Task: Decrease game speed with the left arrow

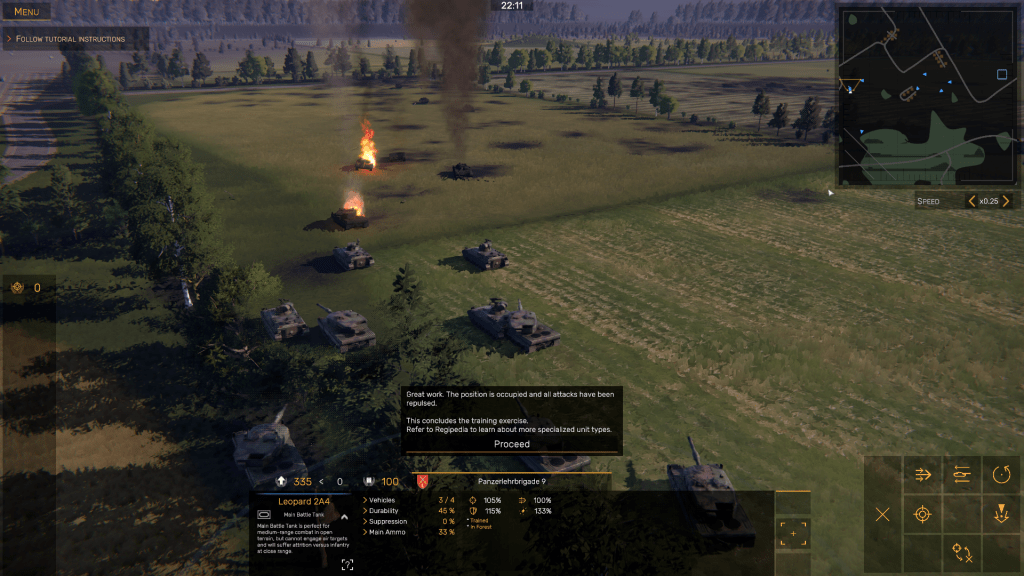Action: point(972,201)
